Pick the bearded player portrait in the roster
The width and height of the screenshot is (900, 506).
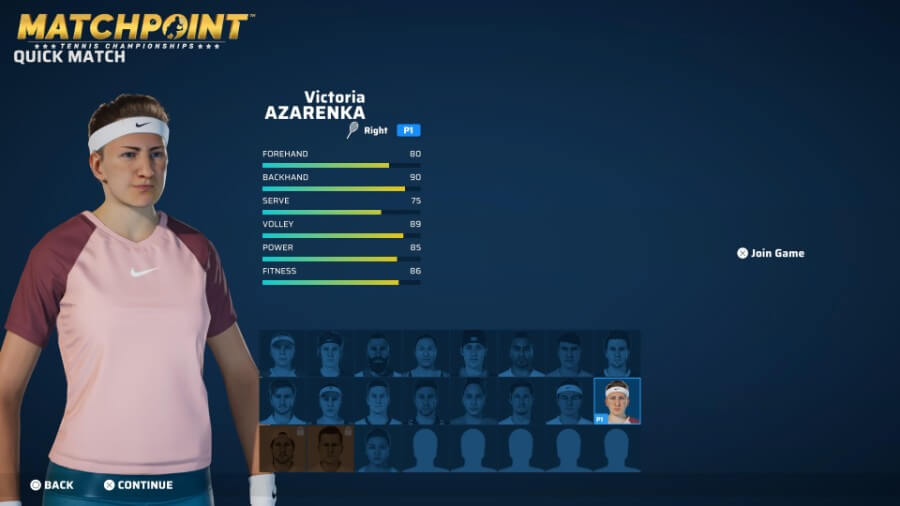click(378, 354)
